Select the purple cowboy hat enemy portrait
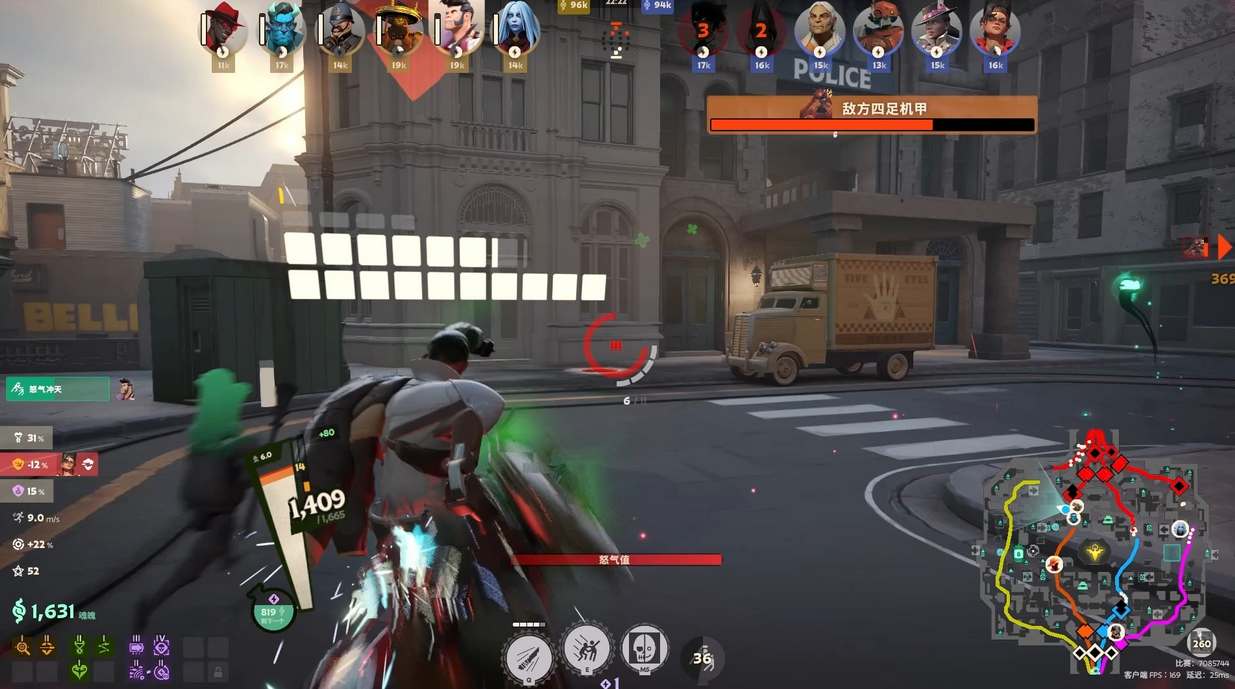 (937, 31)
